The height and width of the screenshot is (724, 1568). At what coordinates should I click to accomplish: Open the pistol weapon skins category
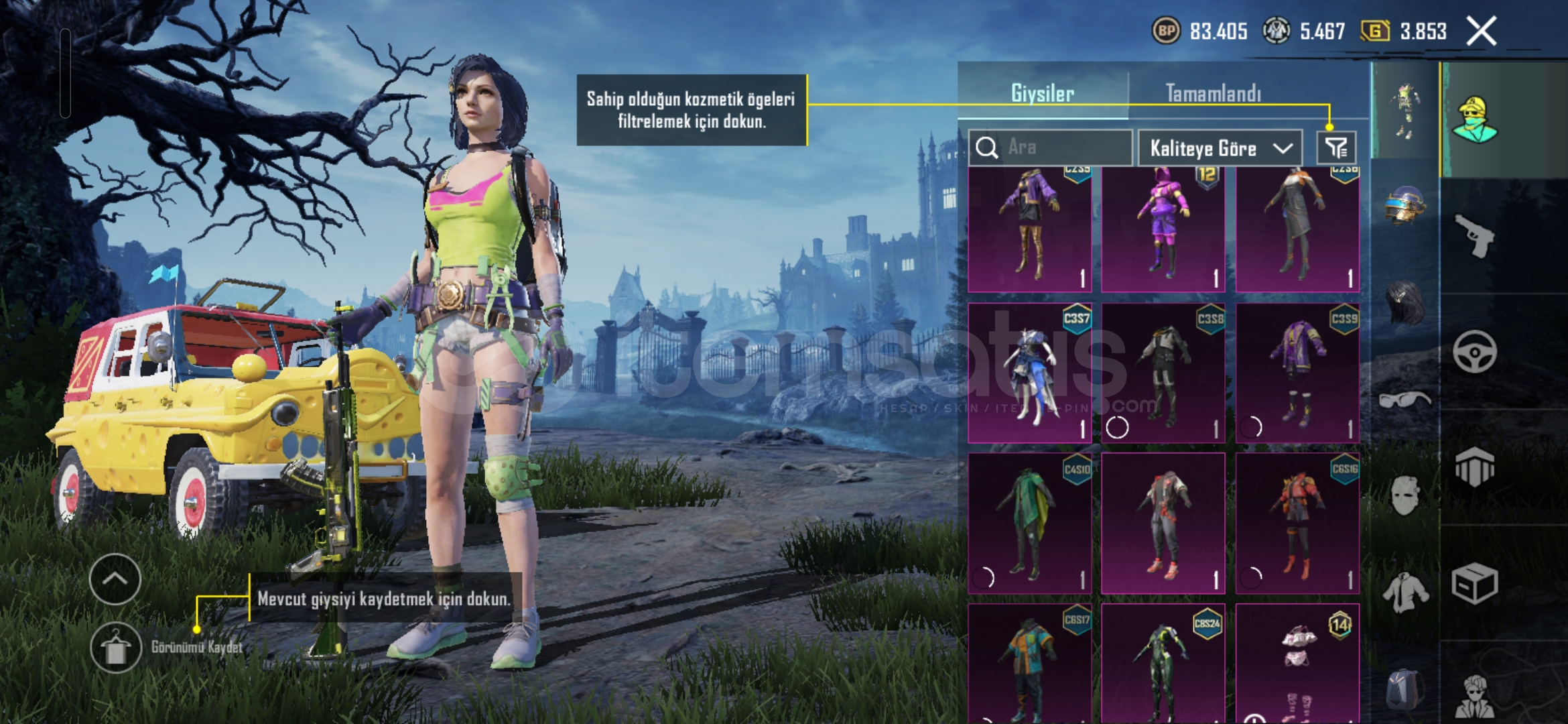point(1474,236)
